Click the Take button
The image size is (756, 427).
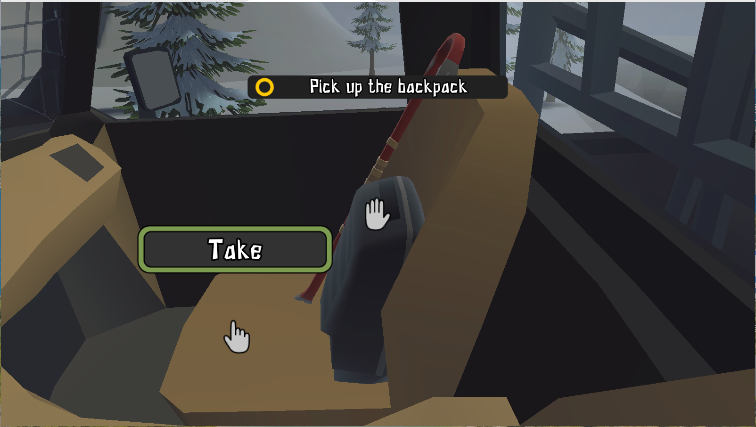click(x=235, y=249)
